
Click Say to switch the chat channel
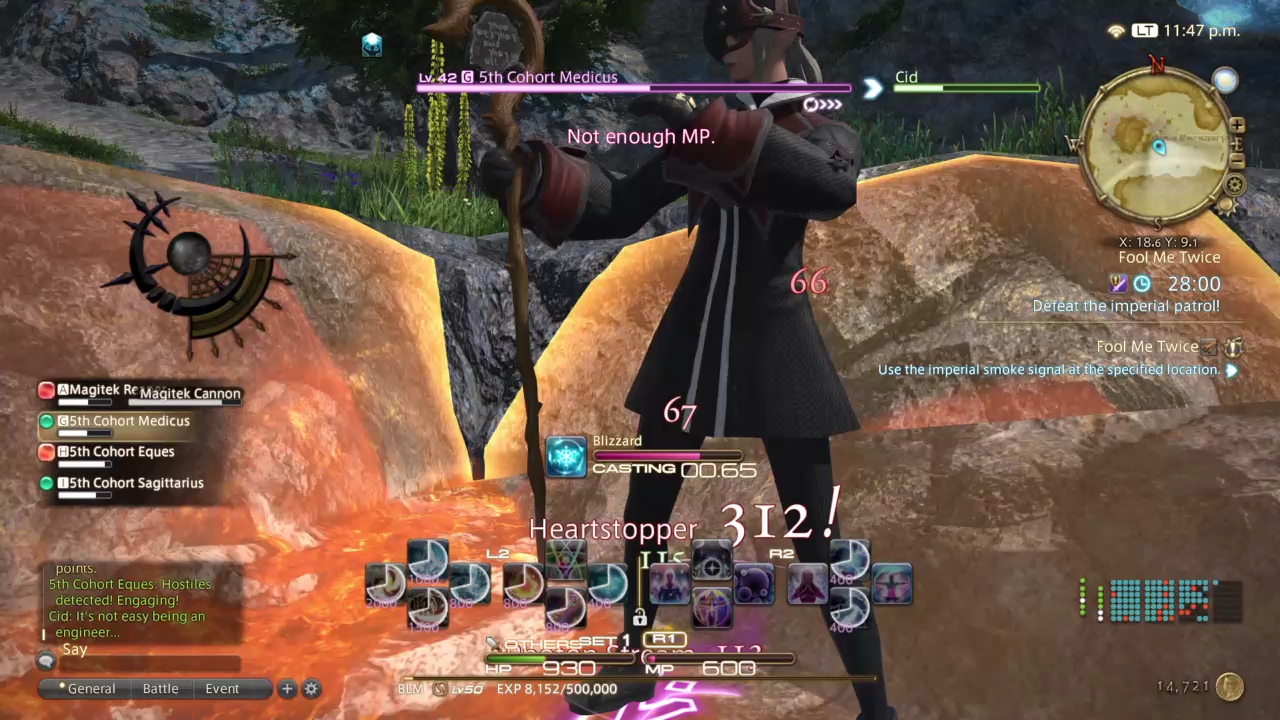point(75,649)
